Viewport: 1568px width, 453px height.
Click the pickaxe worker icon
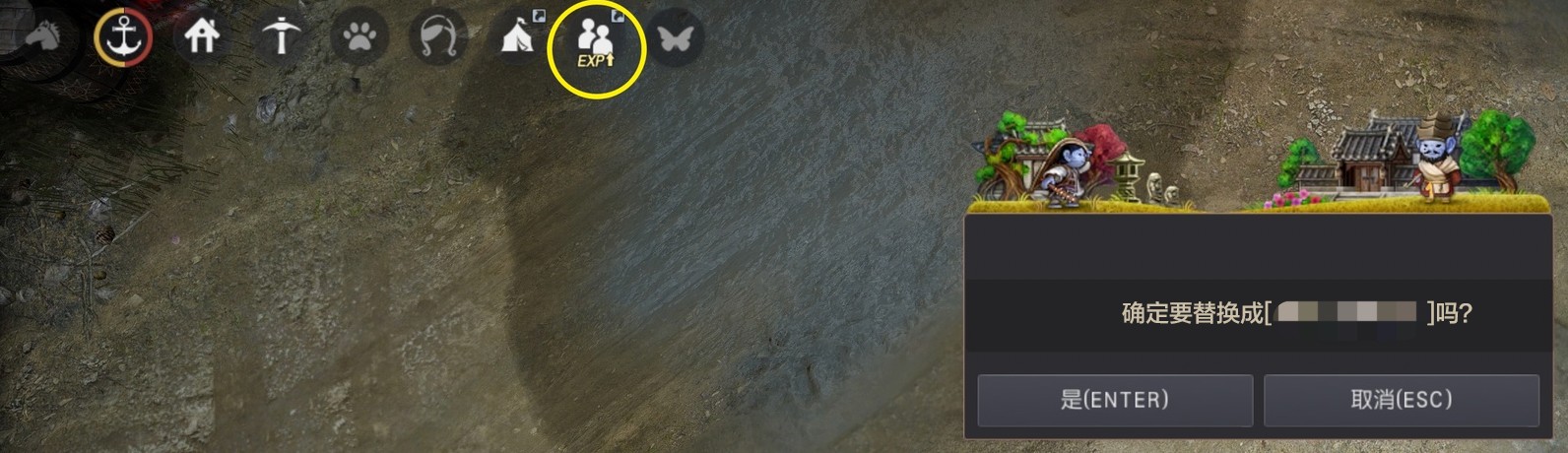(281, 38)
